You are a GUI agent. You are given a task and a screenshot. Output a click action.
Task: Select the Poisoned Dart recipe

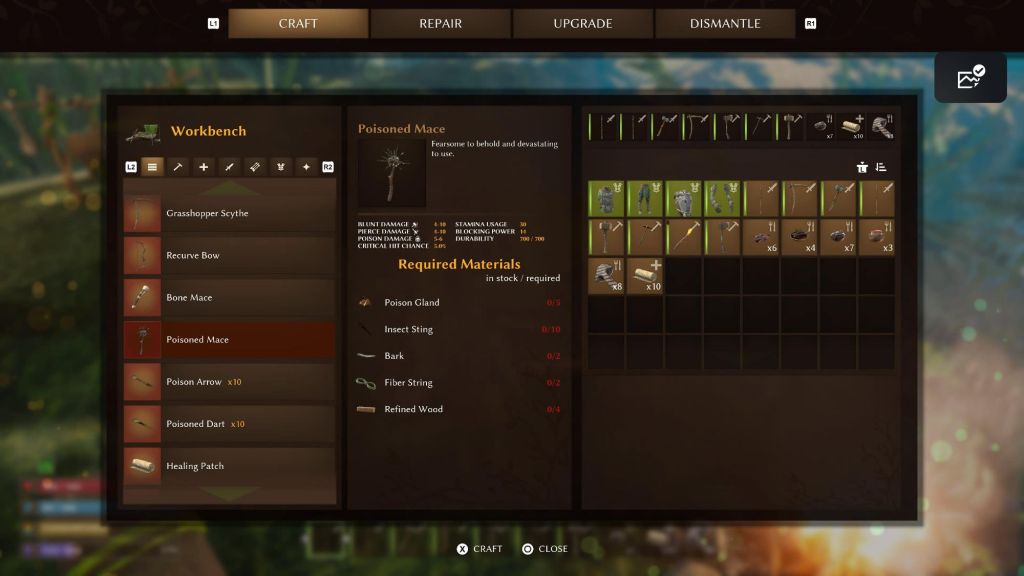(229, 424)
